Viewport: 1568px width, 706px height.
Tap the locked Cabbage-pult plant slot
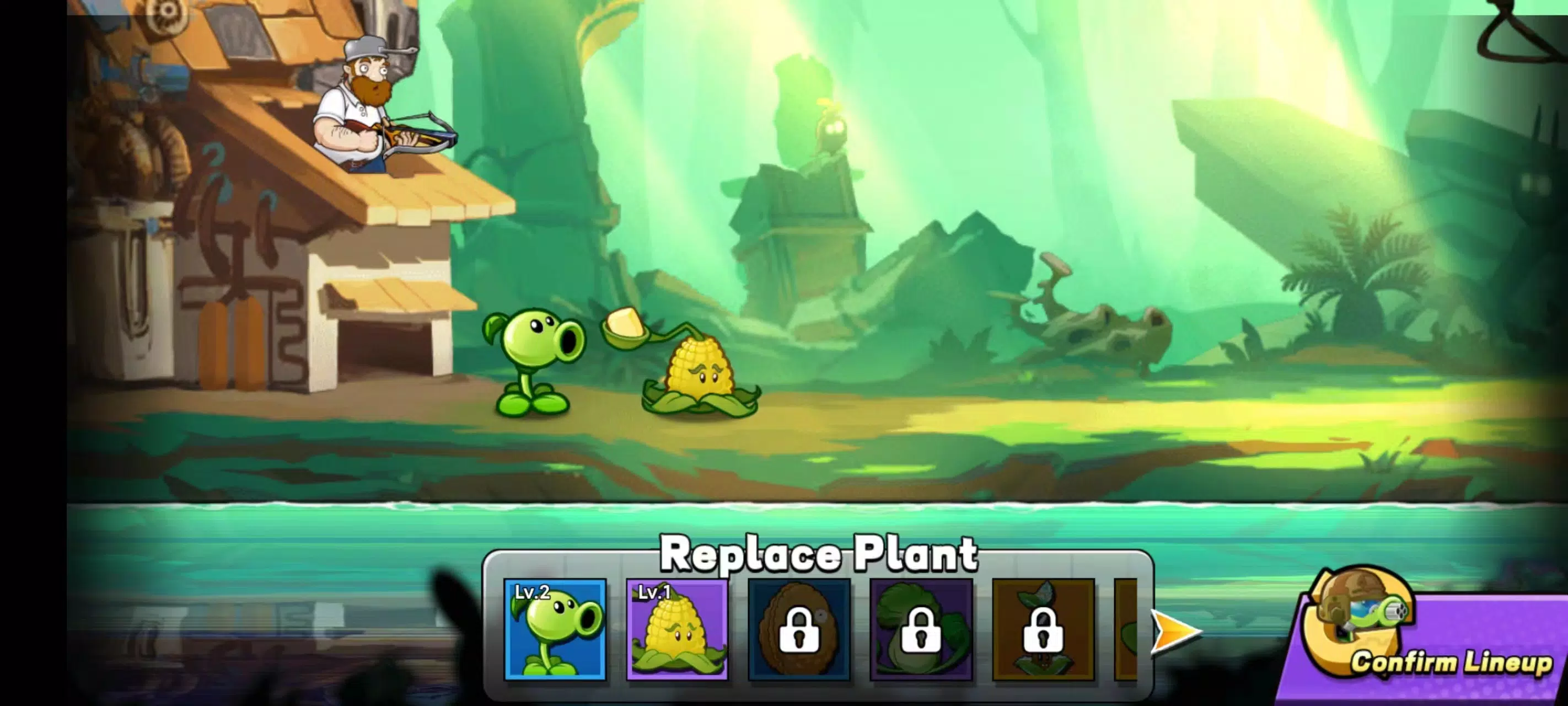coord(921,638)
